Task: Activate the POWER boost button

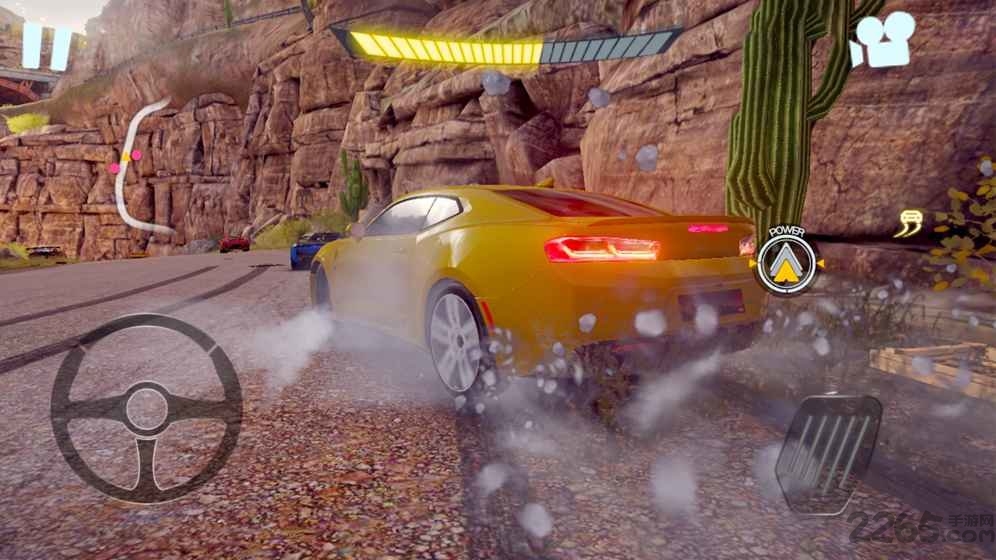Action: 785,262
